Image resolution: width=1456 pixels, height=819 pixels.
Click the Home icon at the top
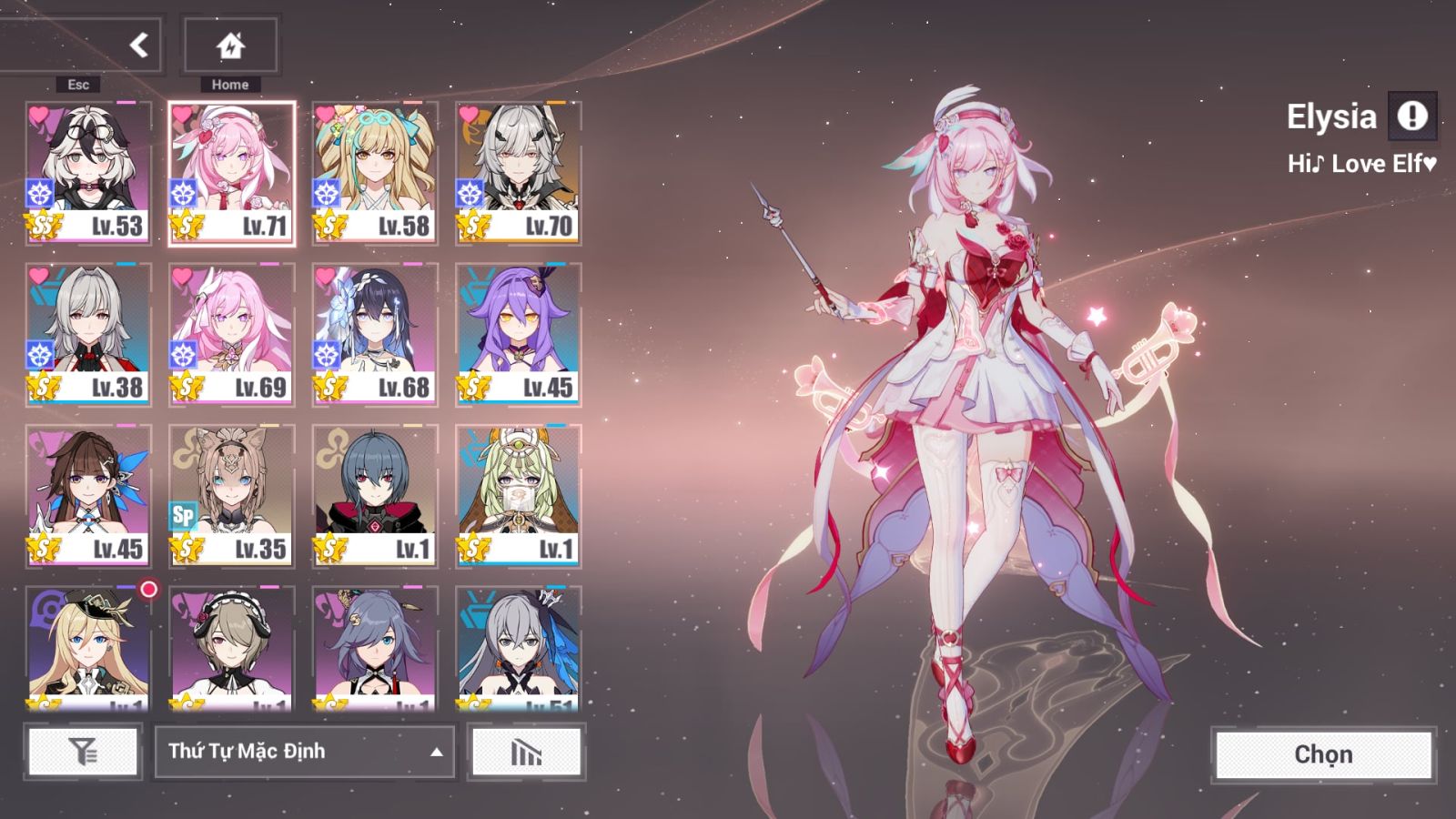[x=229, y=45]
